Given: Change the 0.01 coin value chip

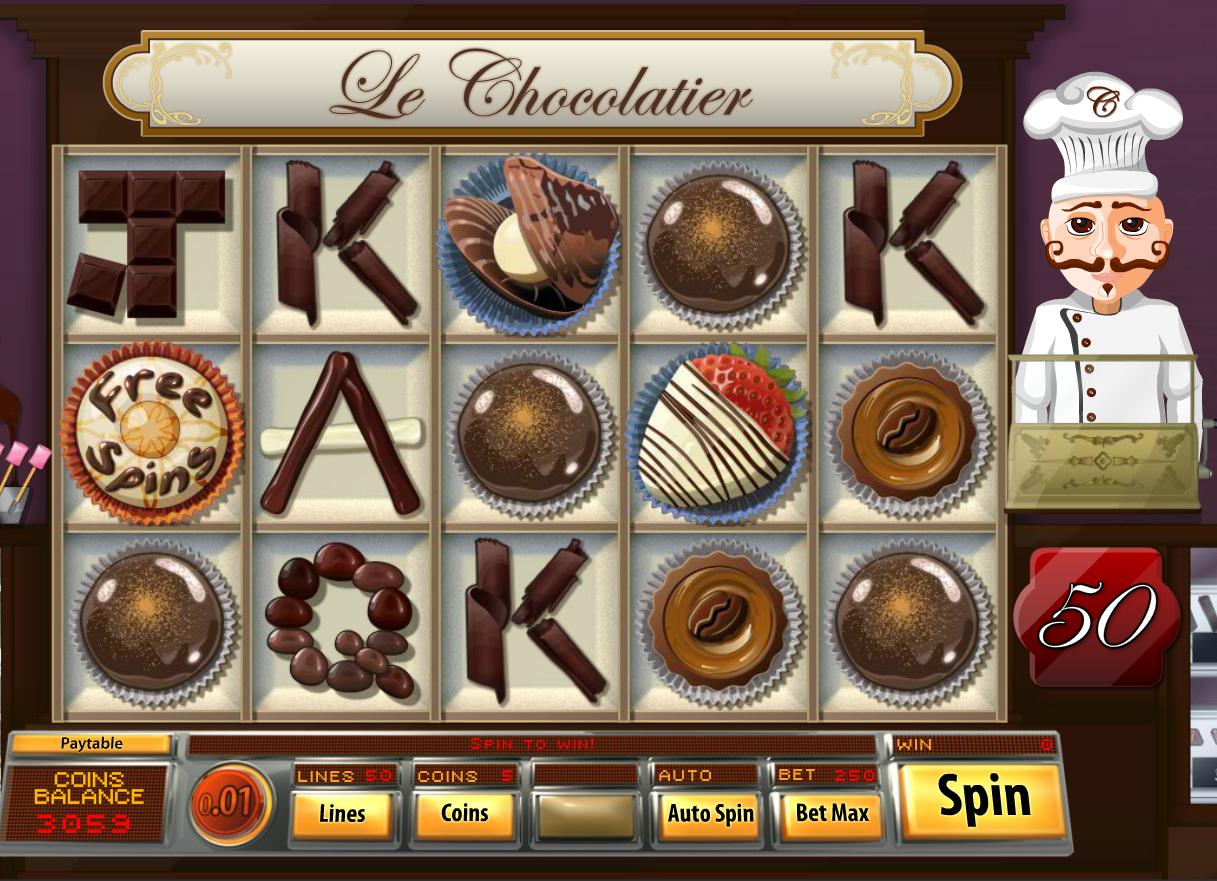Looking at the screenshot, I should [230, 804].
